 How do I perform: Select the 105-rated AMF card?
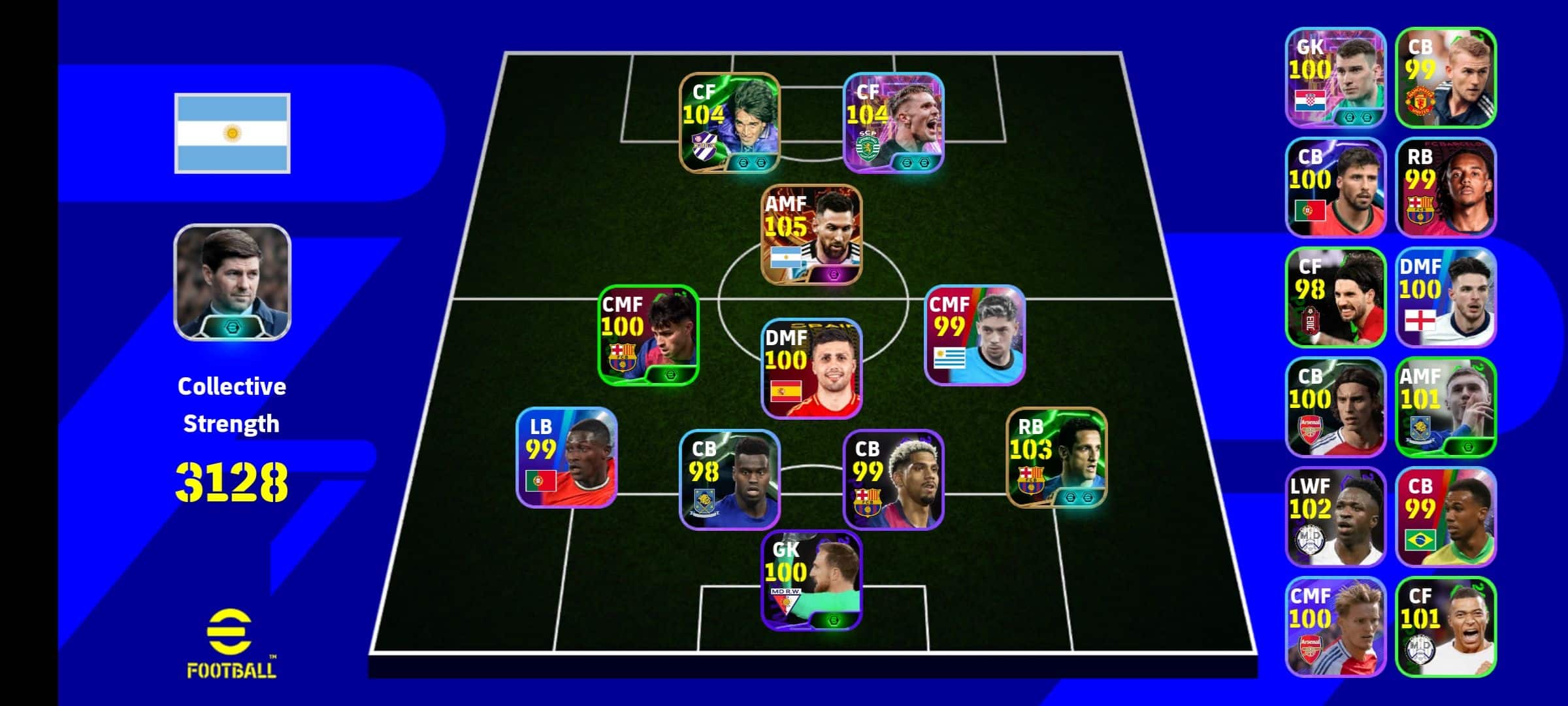[811, 235]
